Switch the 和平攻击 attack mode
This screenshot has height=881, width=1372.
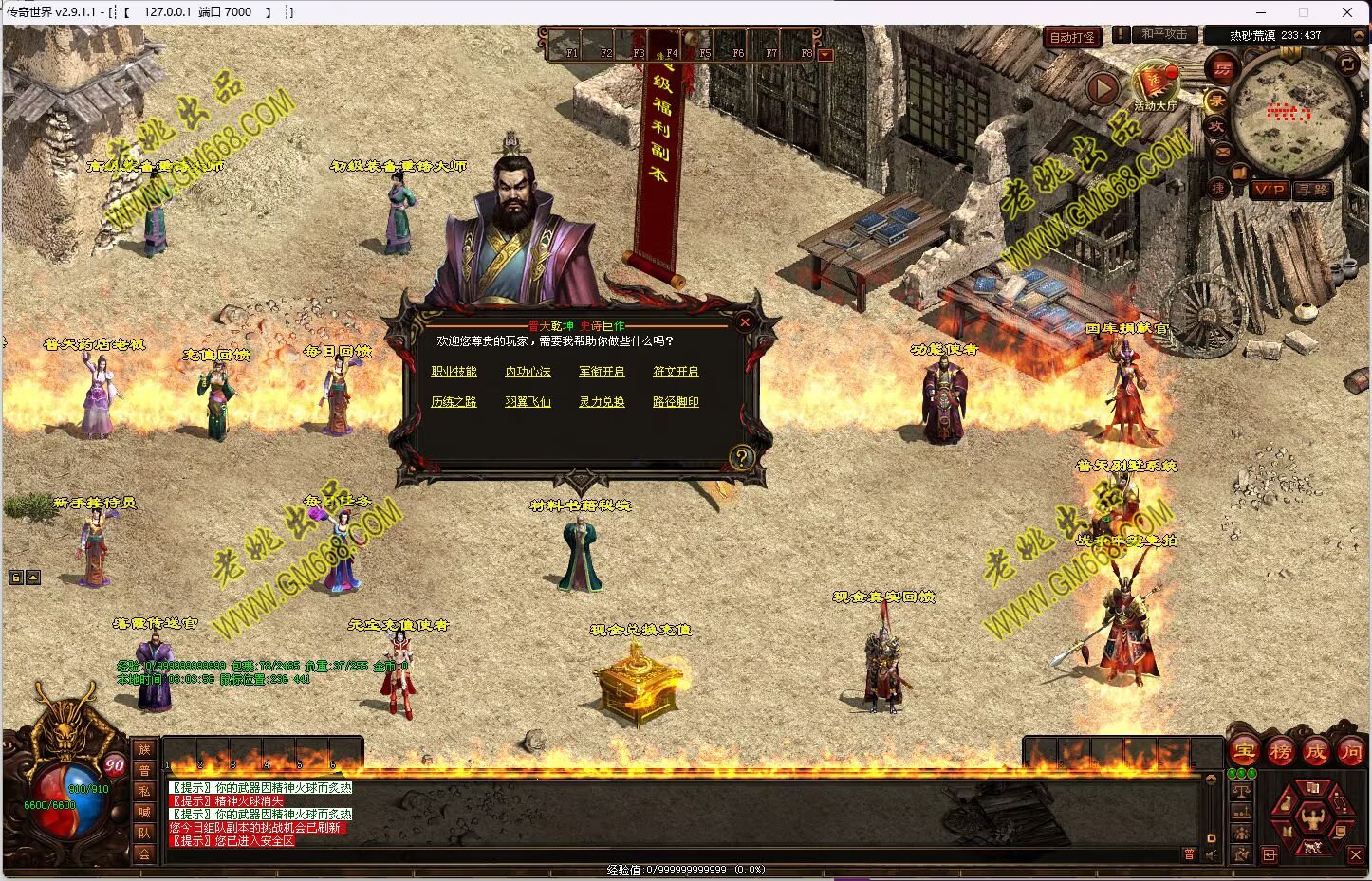[1163, 34]
